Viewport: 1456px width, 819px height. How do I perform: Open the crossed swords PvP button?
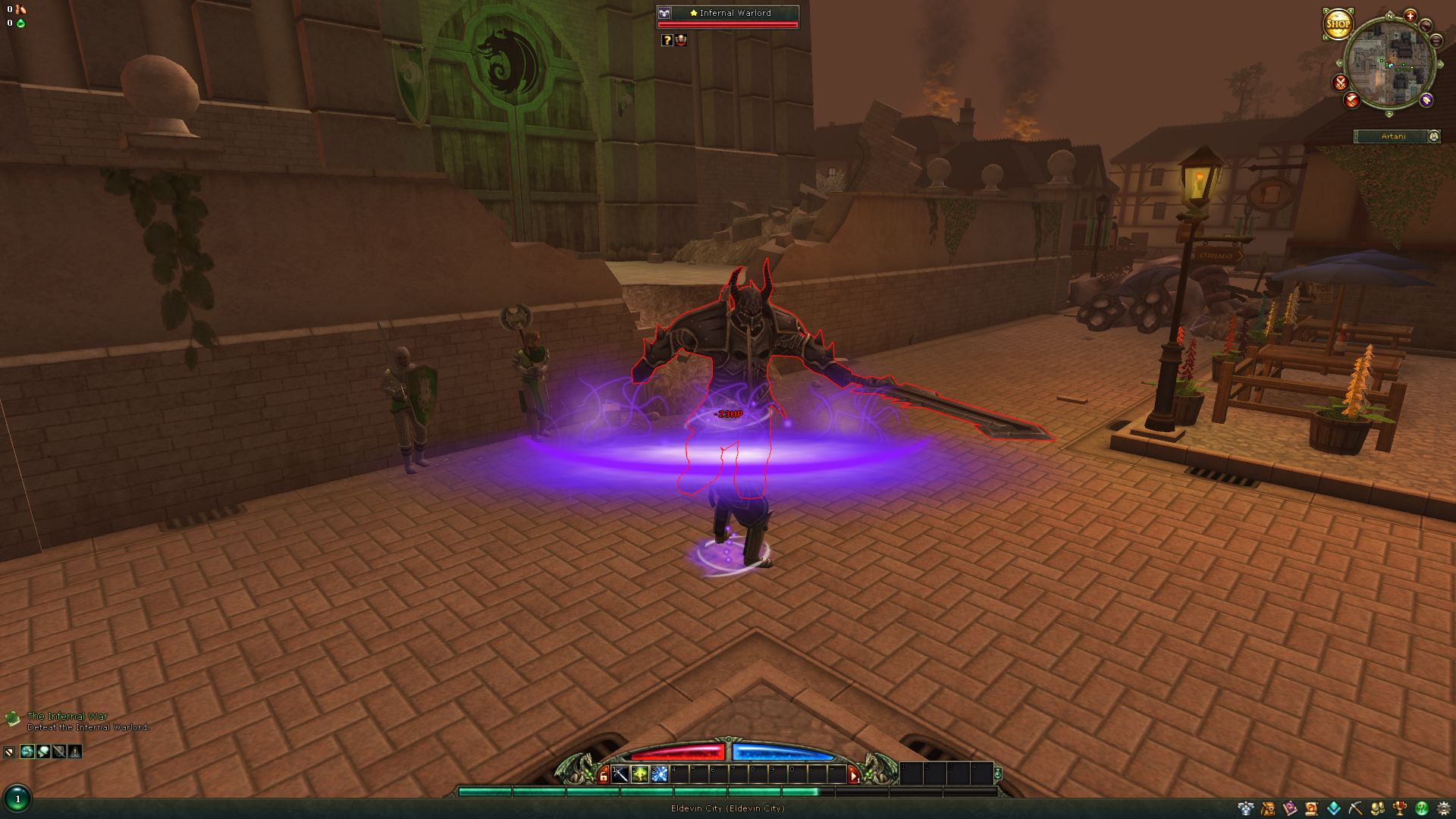click(x=1341, y=82)
